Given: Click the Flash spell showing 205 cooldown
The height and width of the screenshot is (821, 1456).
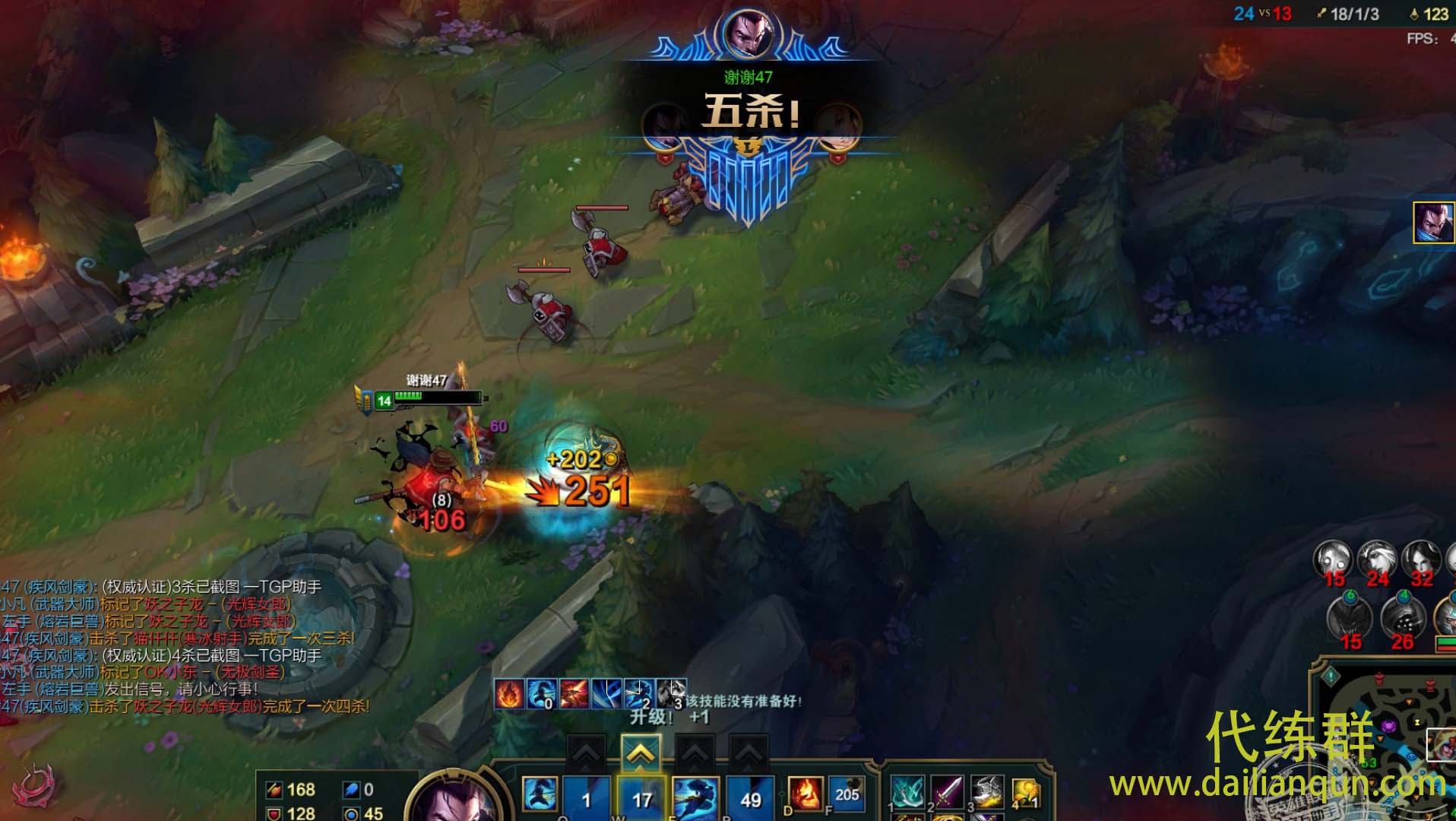Looking at the screenshot, I should click(846, 794).
